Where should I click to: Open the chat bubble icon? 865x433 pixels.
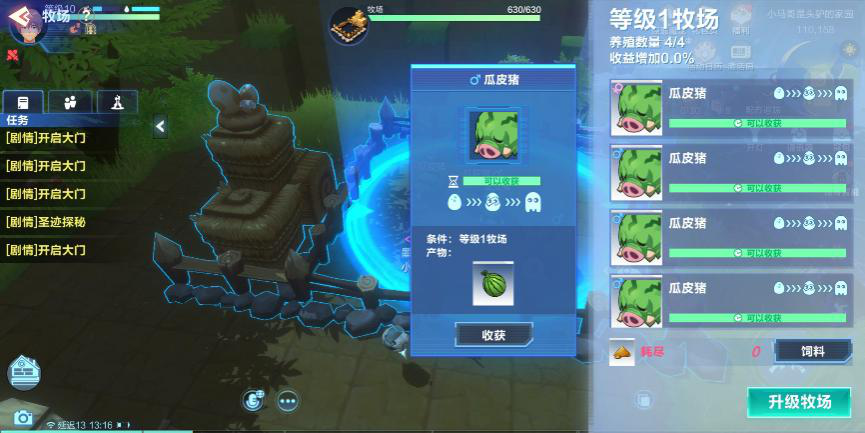pyautogui.click(x=254, y=401)
